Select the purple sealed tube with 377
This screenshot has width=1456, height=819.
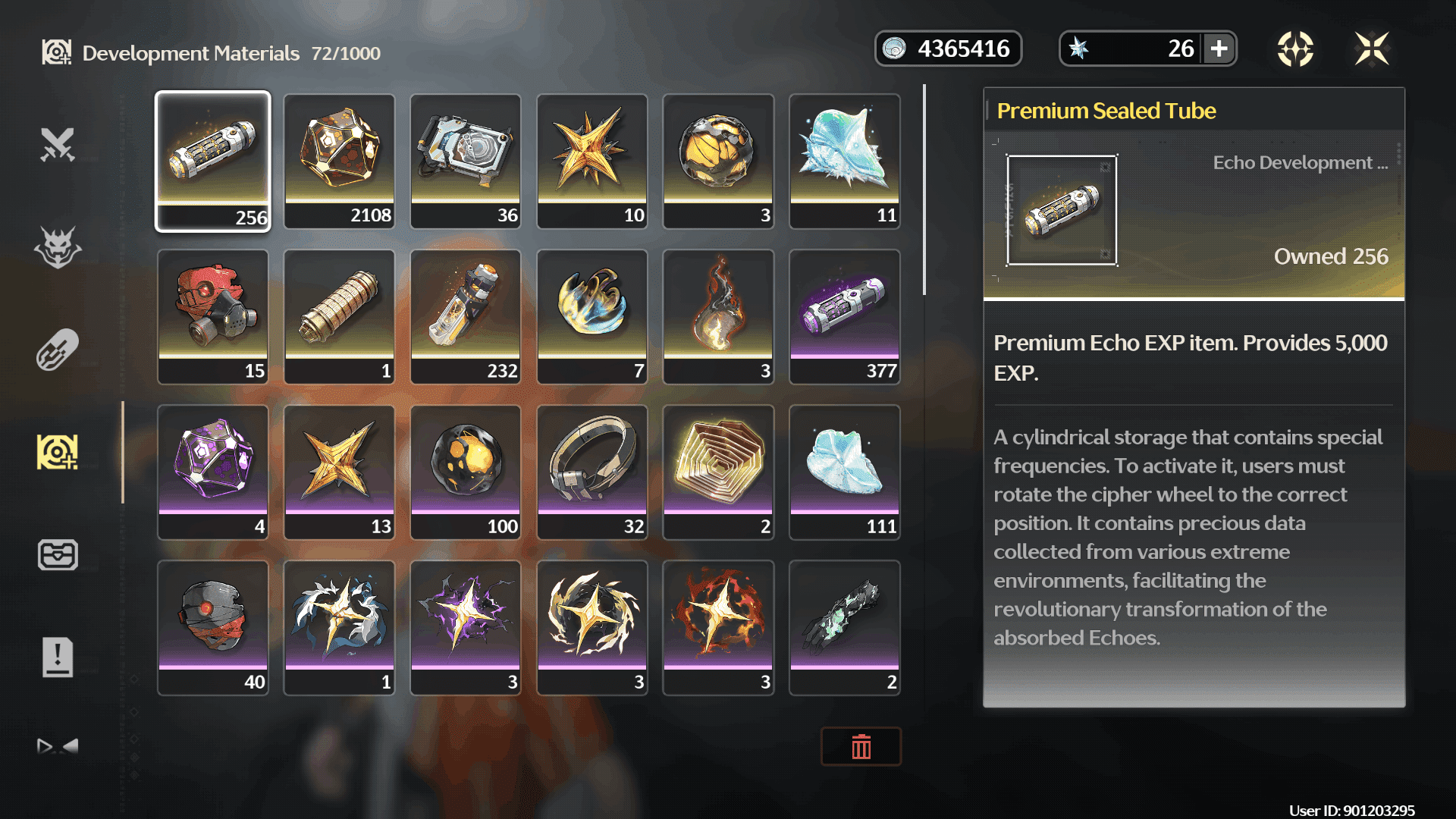click(844, 316)
